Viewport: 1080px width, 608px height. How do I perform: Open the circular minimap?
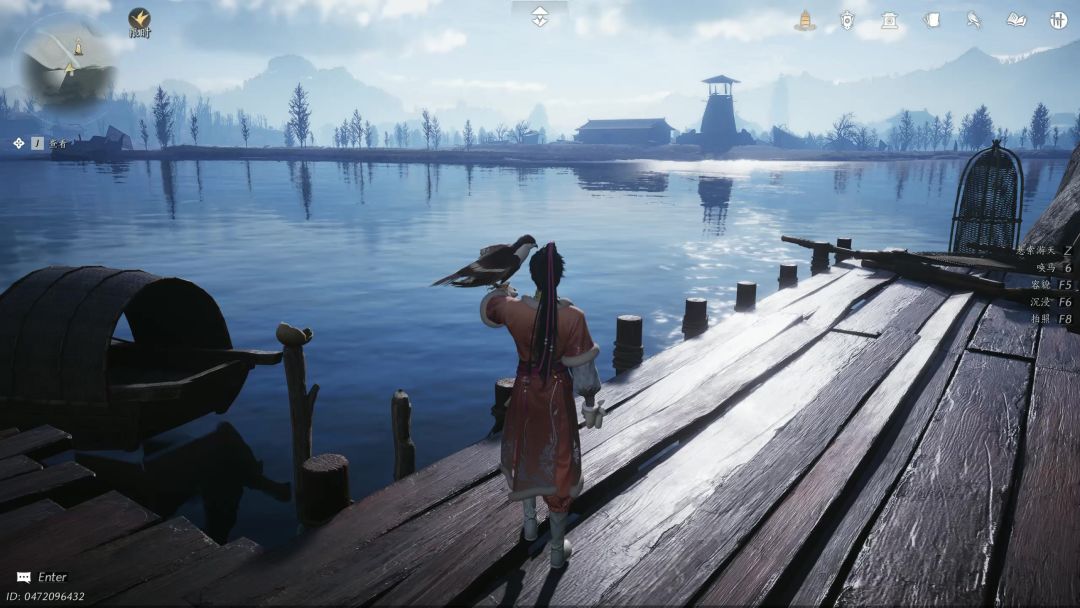[69, 65]
